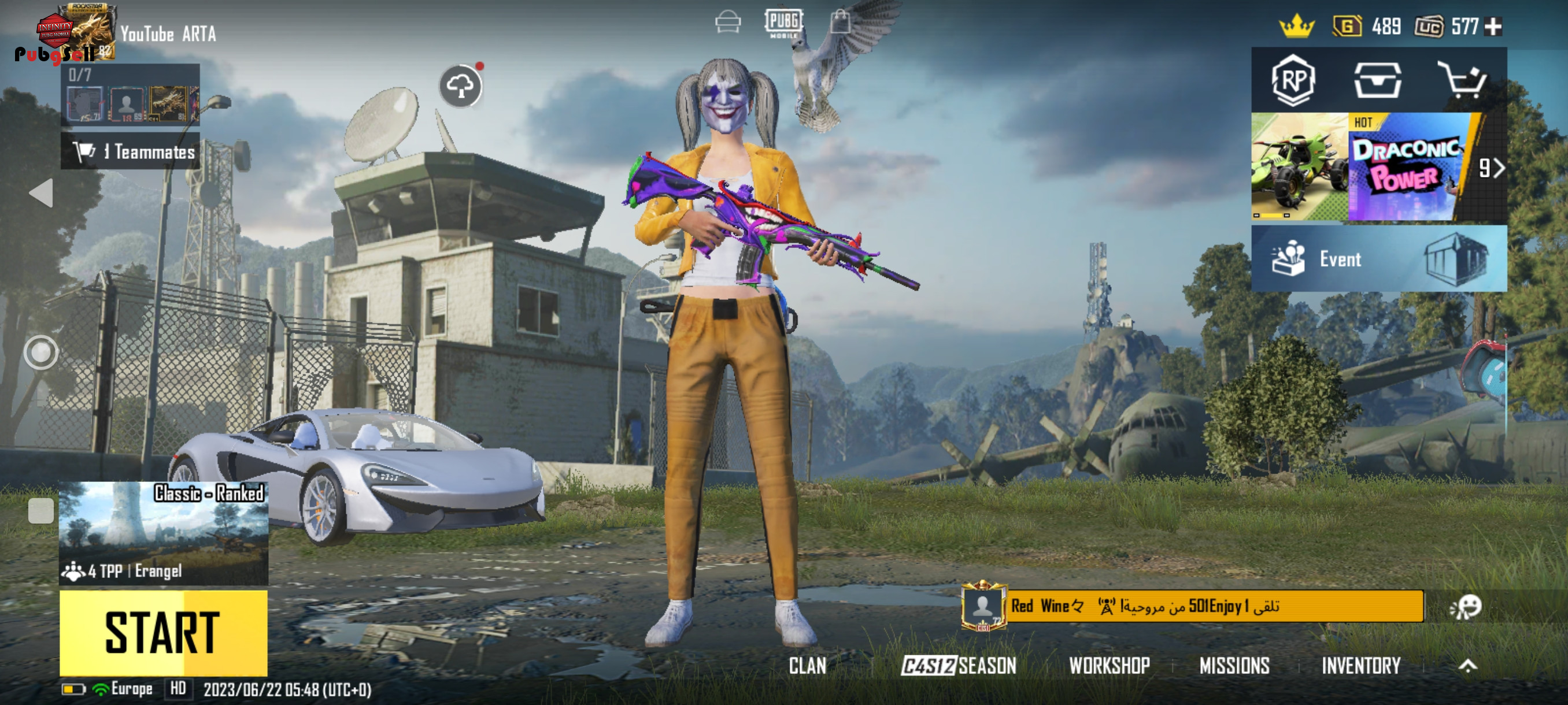Tap the yellow START button
The width and height of the screenshot is (1568, 705).
pos(163,632)
